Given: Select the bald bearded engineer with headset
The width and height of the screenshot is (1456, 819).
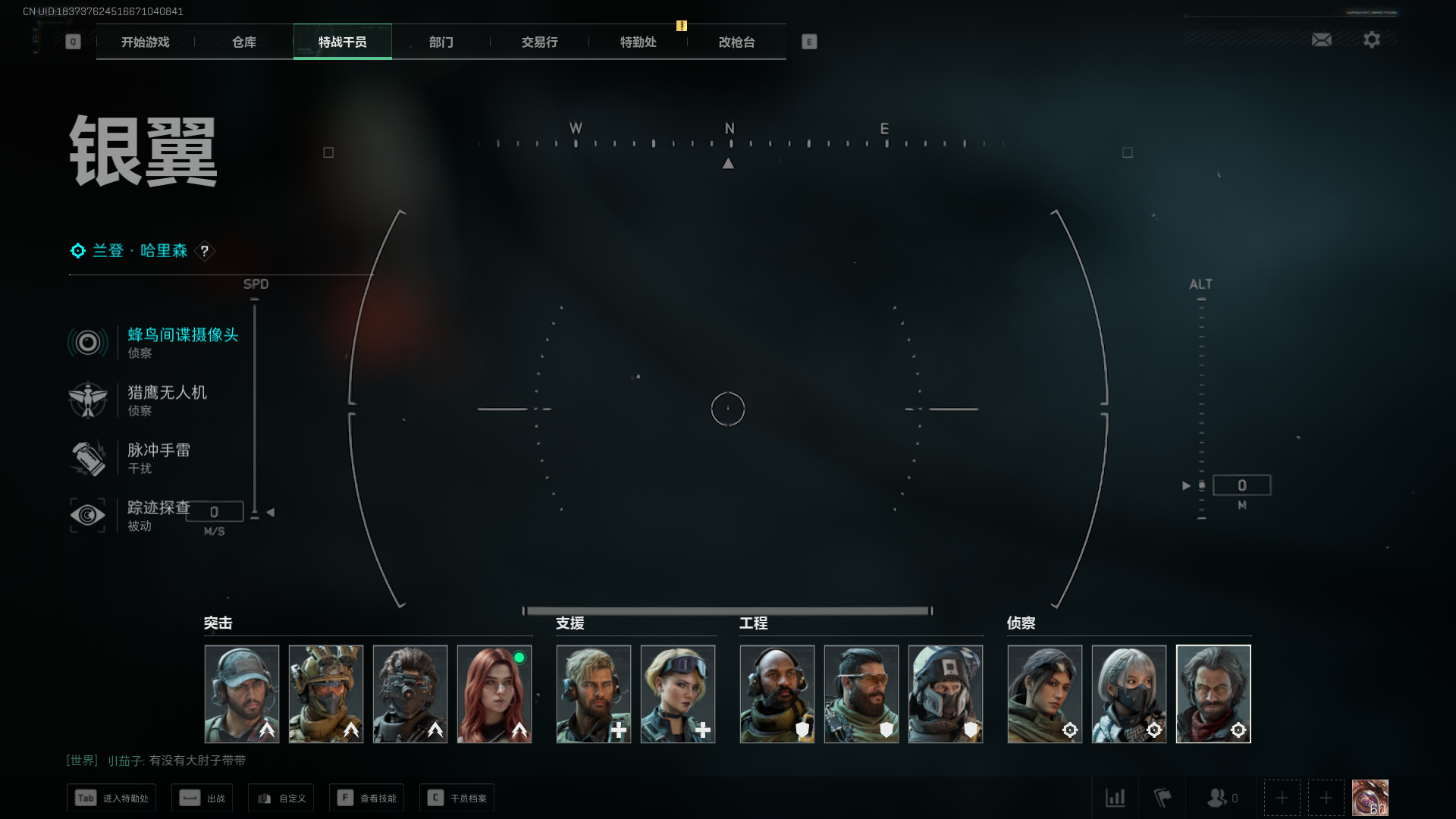Looking at the screenshot, I should (777, 694).
